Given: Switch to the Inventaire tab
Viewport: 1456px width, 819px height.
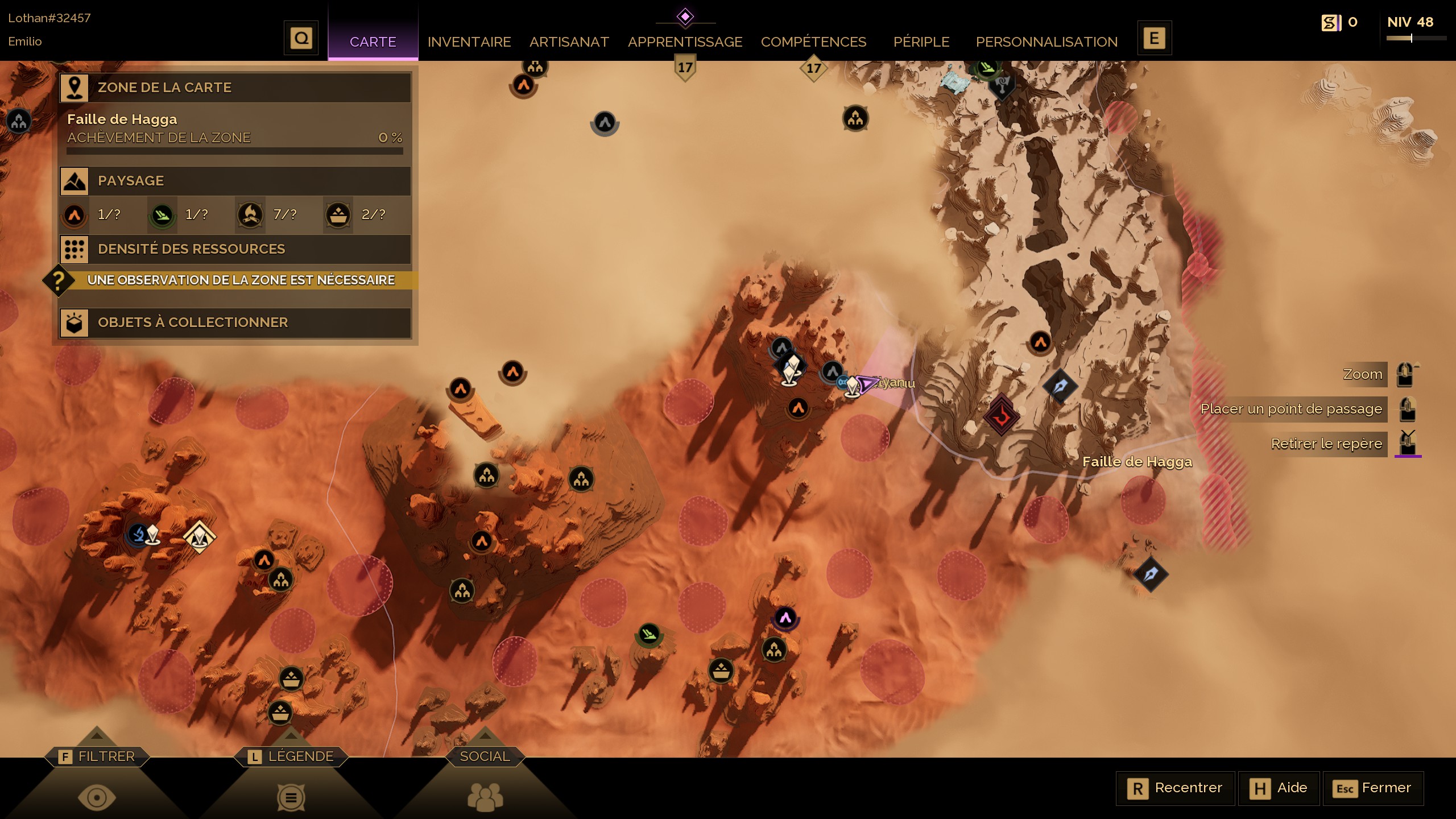Looking at the screenshot, I should [x=469, y=42].
